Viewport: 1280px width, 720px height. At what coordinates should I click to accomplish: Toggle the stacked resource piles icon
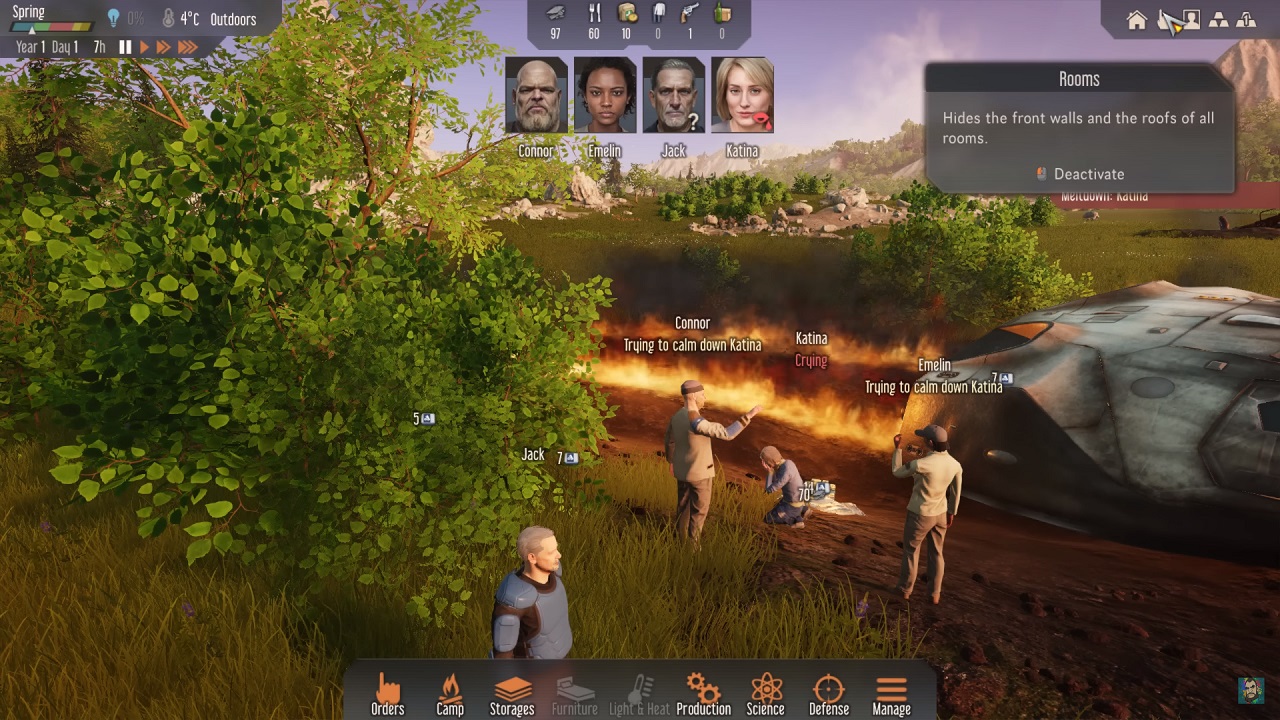pyautogui.click(x=1218, y=20)
